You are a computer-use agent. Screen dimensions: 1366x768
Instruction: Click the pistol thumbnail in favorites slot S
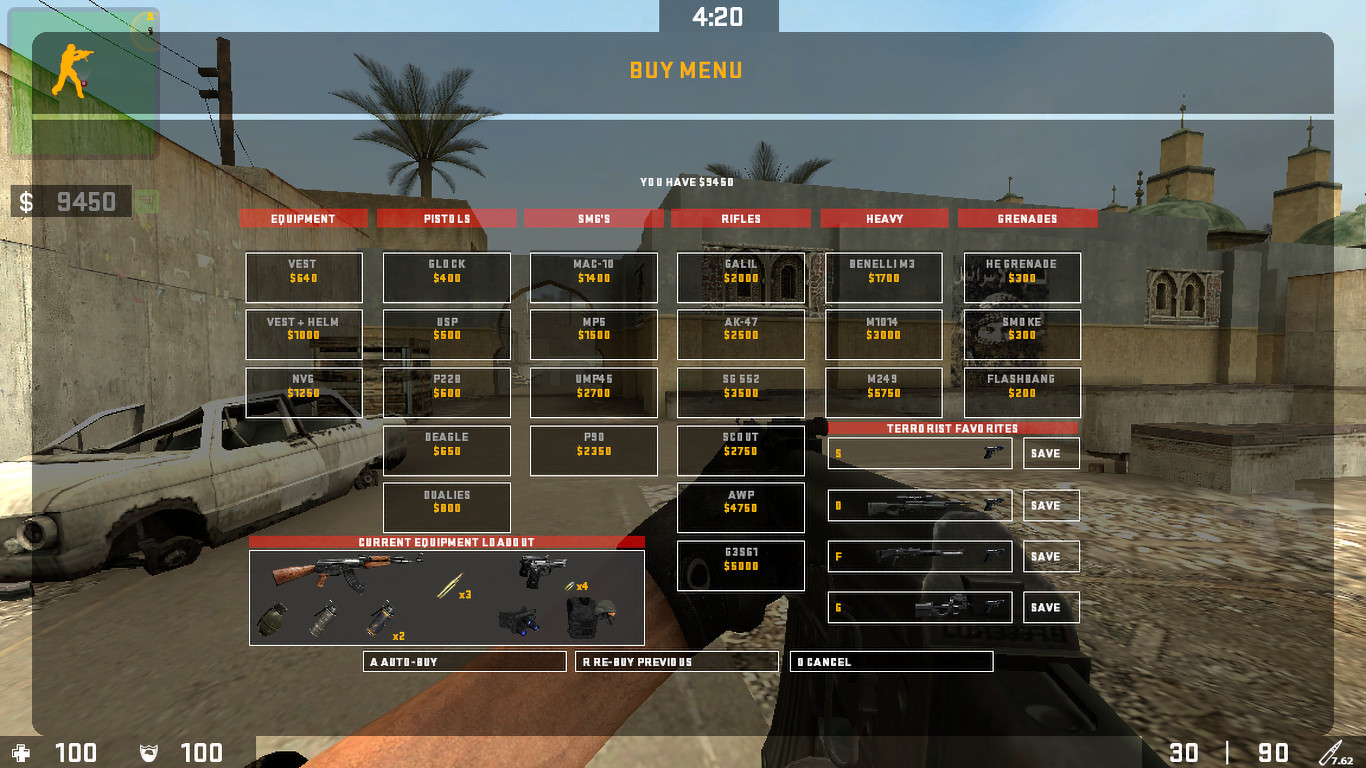(993, 452)
